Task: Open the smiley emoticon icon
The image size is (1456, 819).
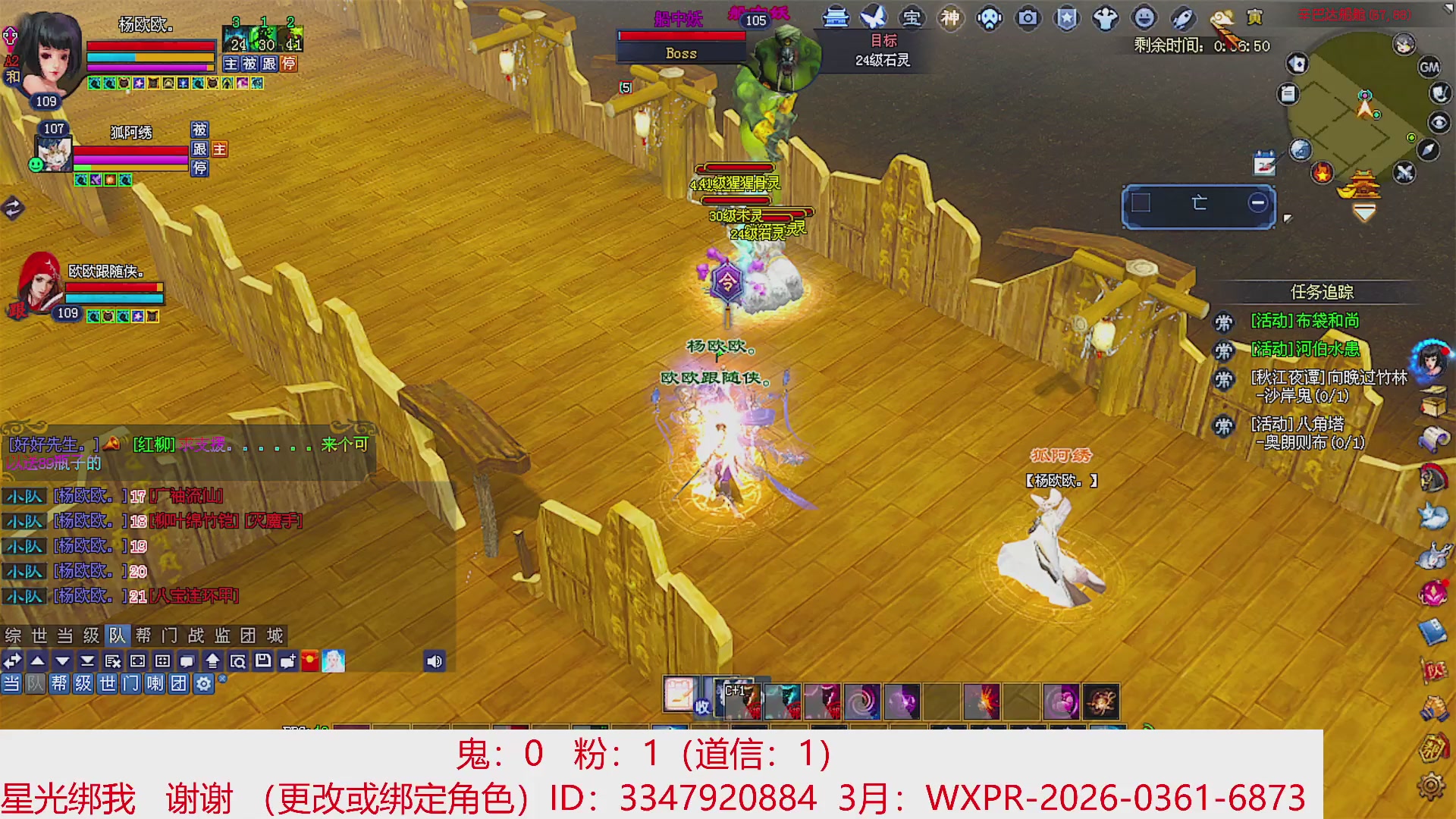Action: click(x=1144, y=19)
